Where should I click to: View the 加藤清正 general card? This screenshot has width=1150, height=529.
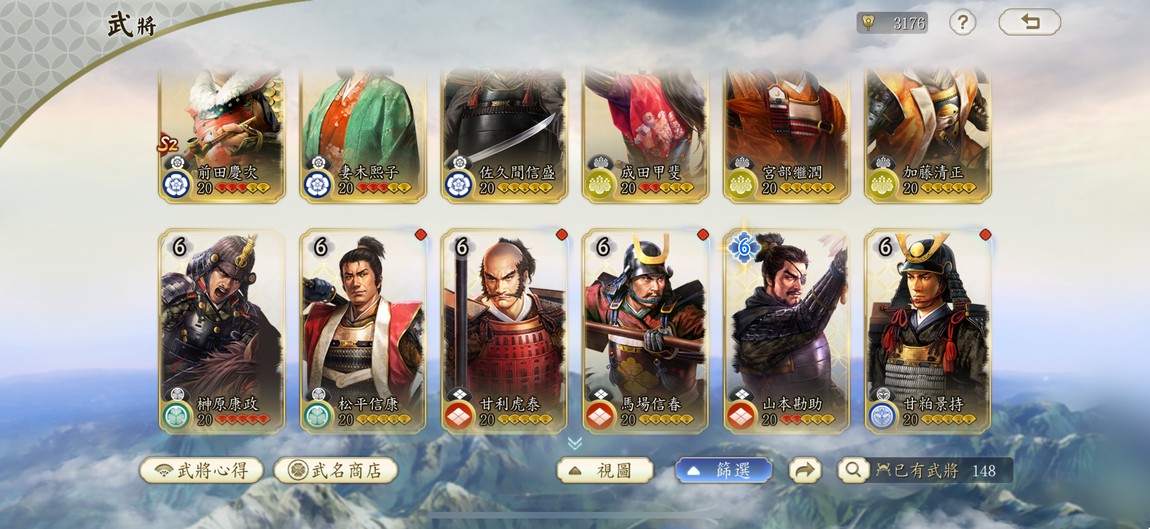[927, 135]
